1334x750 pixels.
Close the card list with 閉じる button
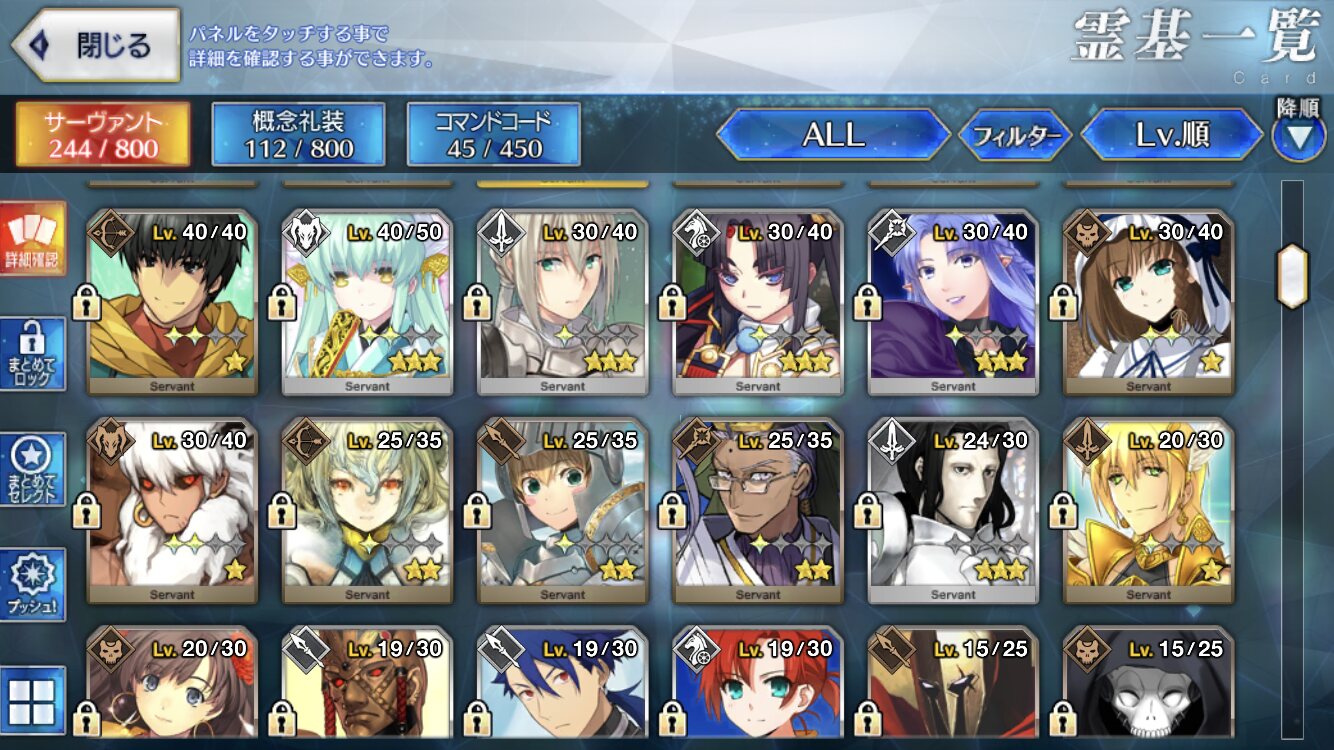click(x=96, y=45)
